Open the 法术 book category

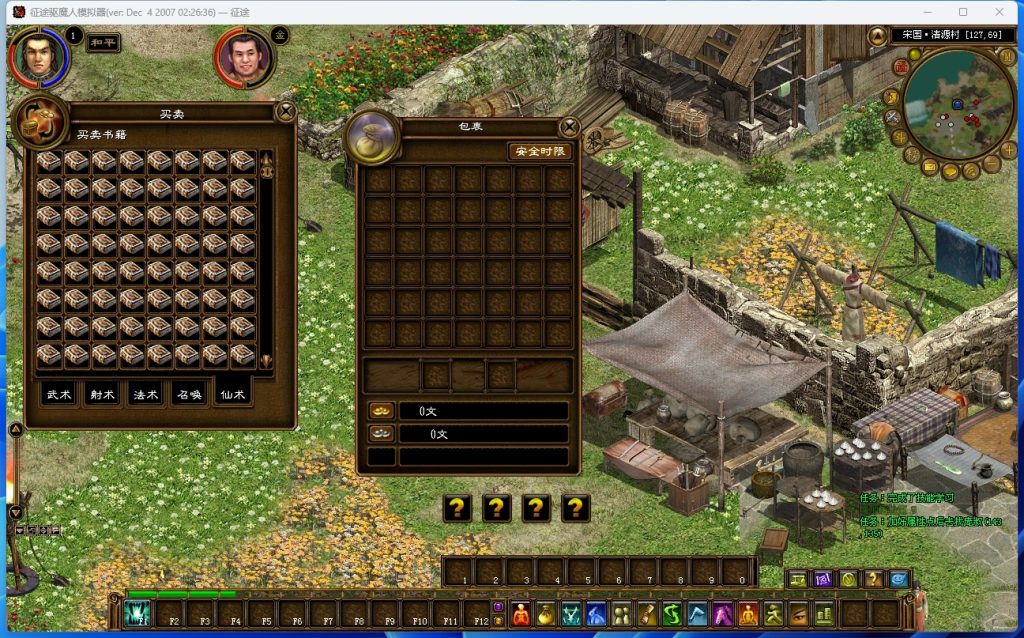coord(146,394)
